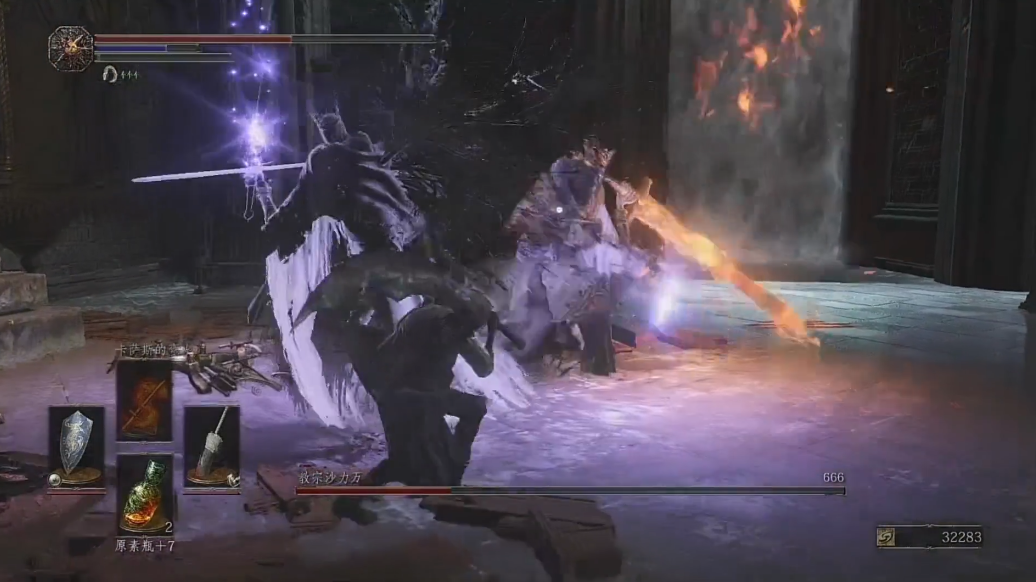1036x582 pixels.
Task: Click the souls currency icon
Action: pyautogui.click(x=887, y=538)
